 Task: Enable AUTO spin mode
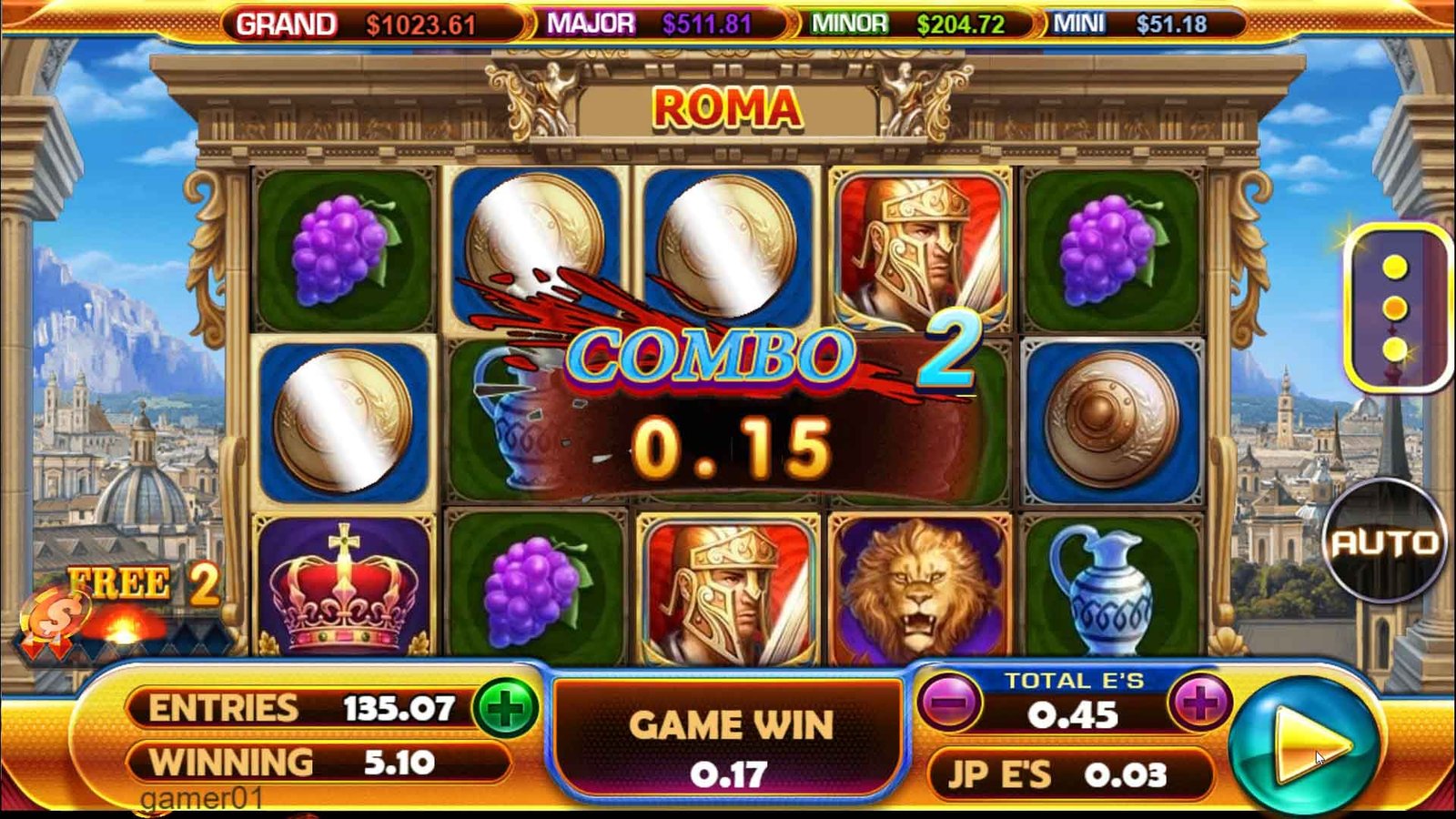(x=1384, y=542)
